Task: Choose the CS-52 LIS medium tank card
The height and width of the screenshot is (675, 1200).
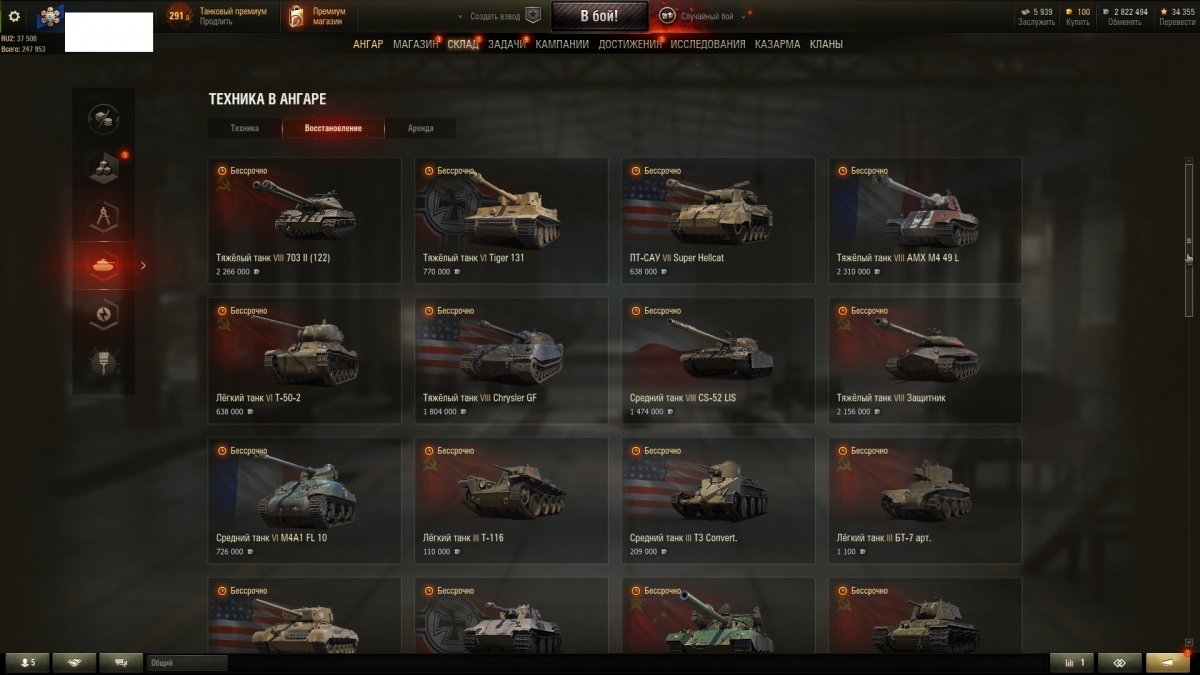Action: point(718,360)
